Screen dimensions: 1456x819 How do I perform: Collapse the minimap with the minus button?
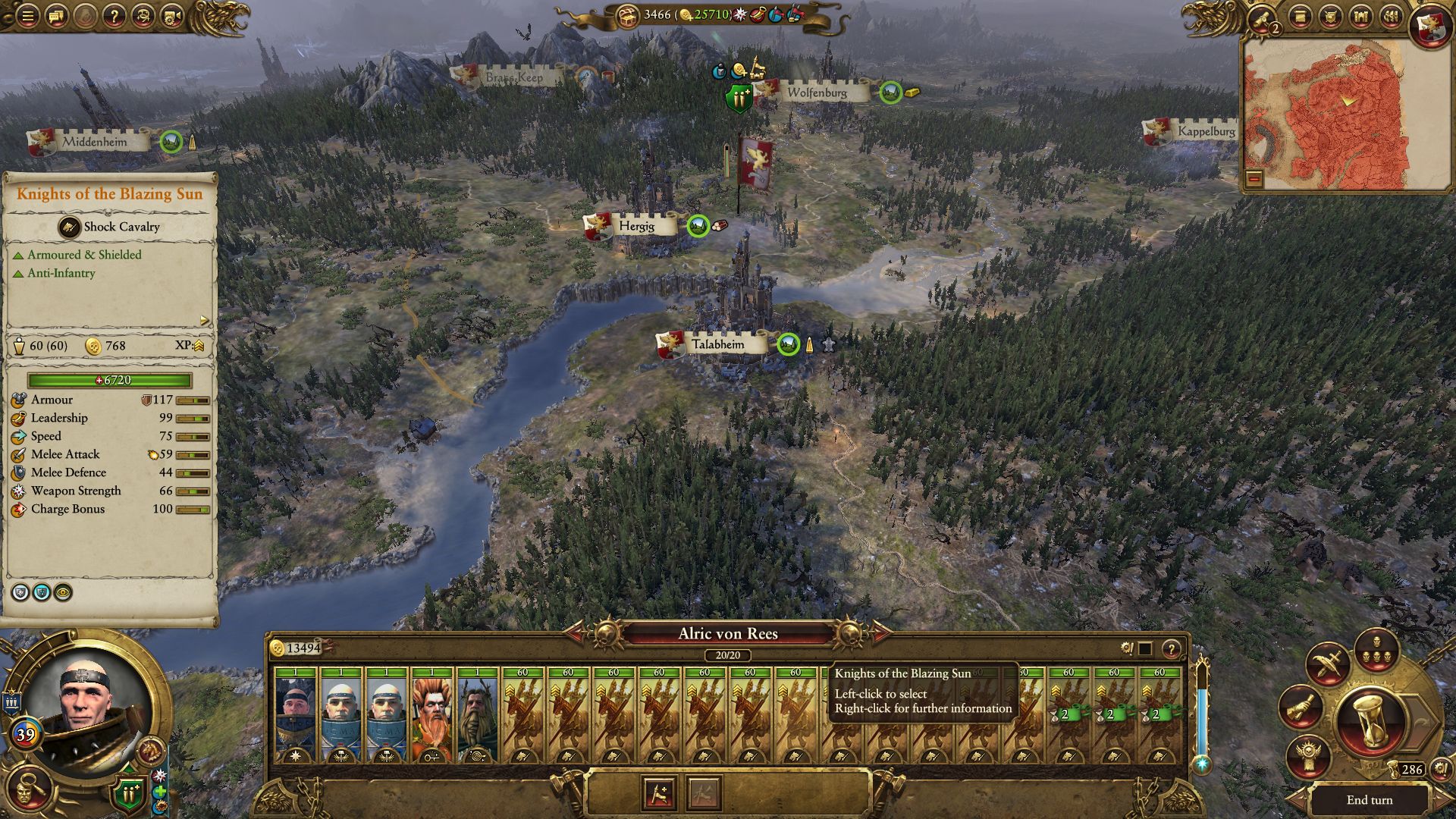pyautogui.click(x=1254, y=178)
